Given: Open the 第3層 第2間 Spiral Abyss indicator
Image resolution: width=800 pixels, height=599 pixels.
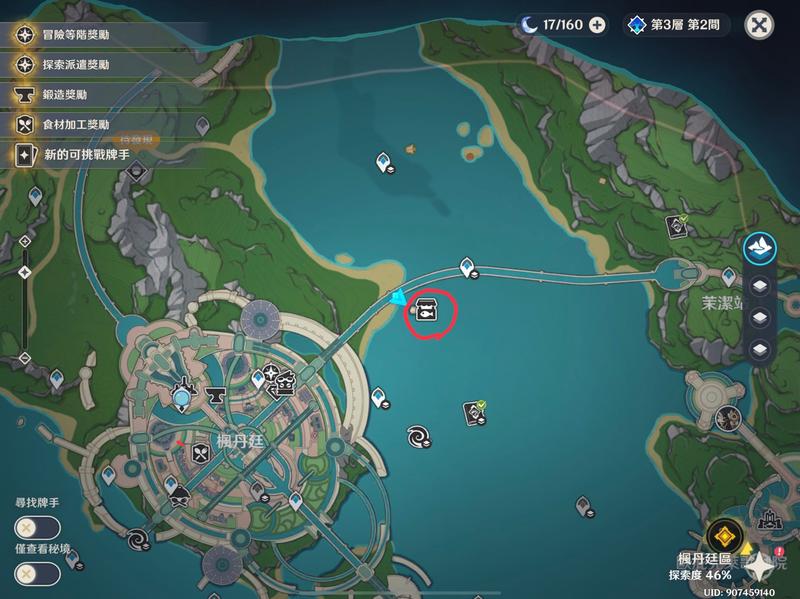Looking at the screenshot, I should click(x=677, y=24).
